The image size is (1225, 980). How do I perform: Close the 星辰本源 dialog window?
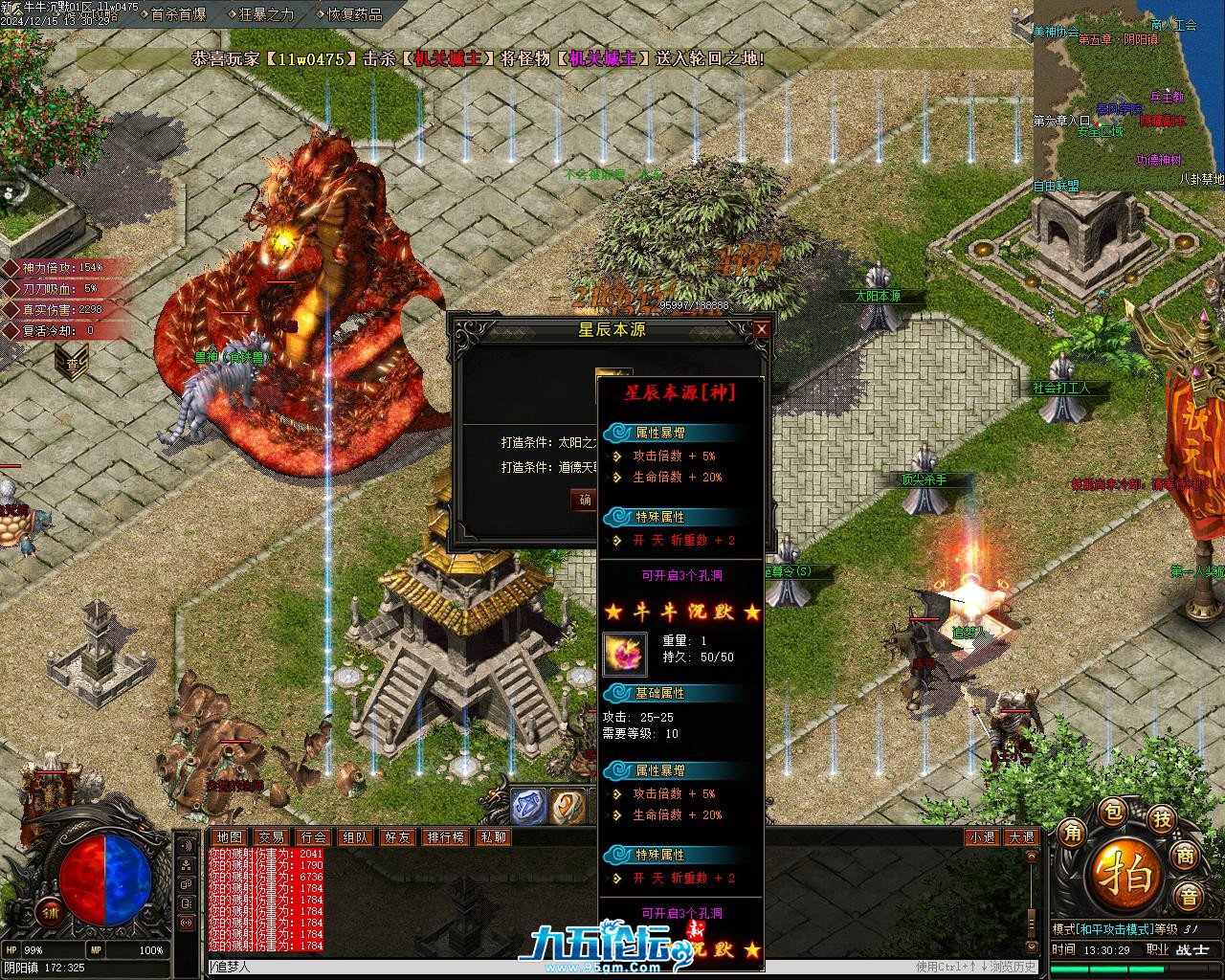tap(762, 329)
